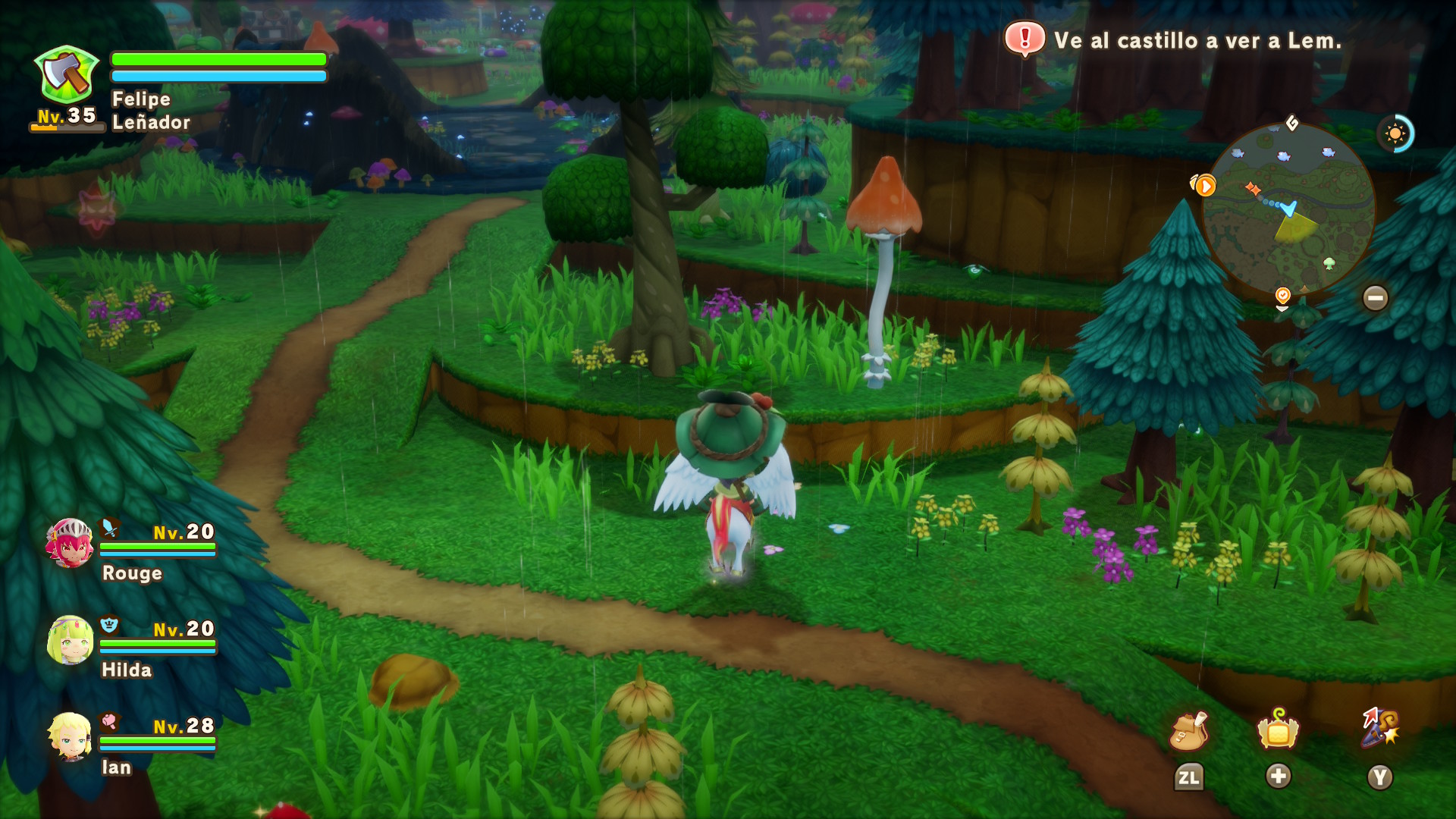Open the quest objective about Lem
The image size is (1456, 819).
[x=1174, y=40]
